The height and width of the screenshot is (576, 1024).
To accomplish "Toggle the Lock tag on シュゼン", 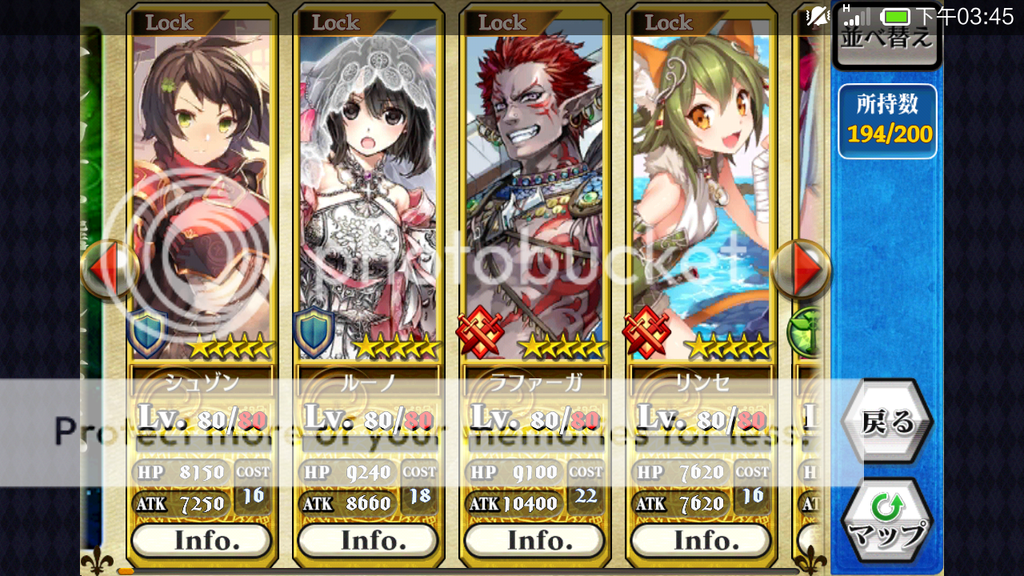I will [x=169, y=22].
